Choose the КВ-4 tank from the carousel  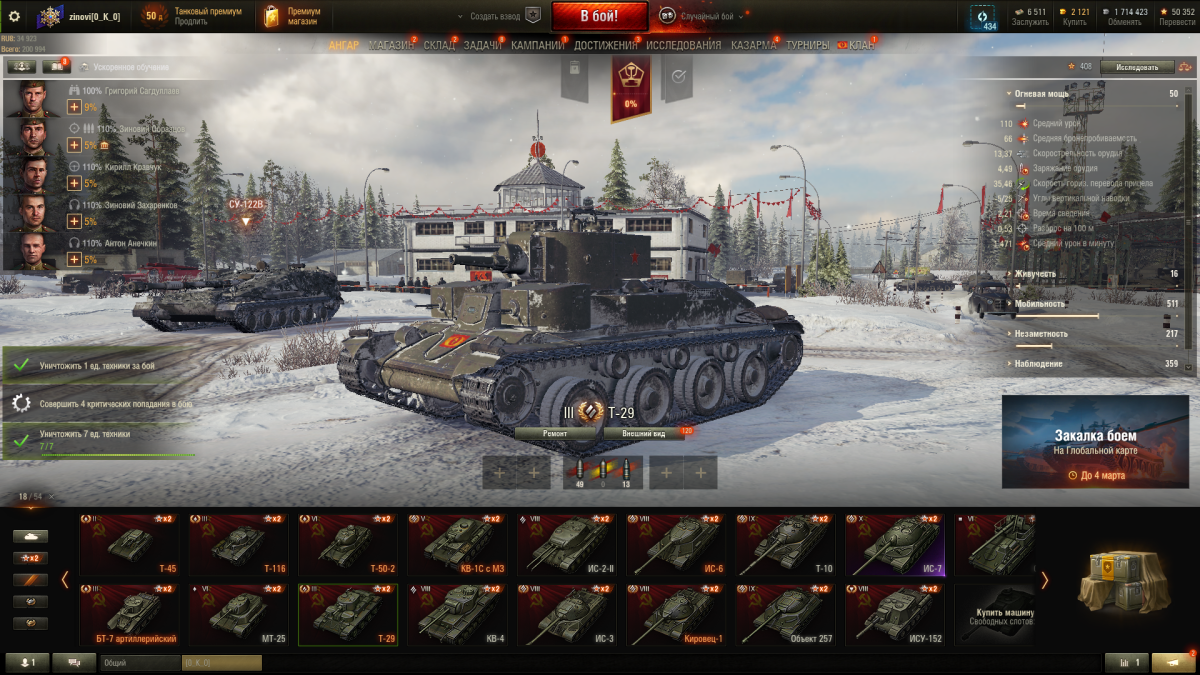point(457,615)
